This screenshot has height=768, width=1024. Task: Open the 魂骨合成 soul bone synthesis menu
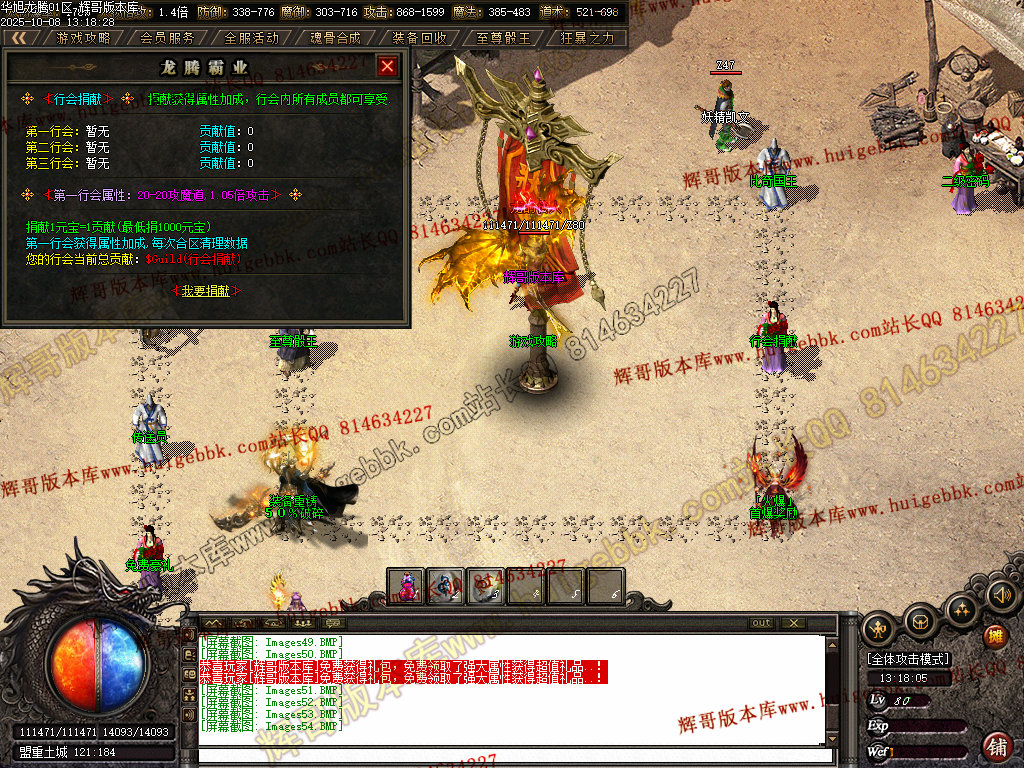335,38
